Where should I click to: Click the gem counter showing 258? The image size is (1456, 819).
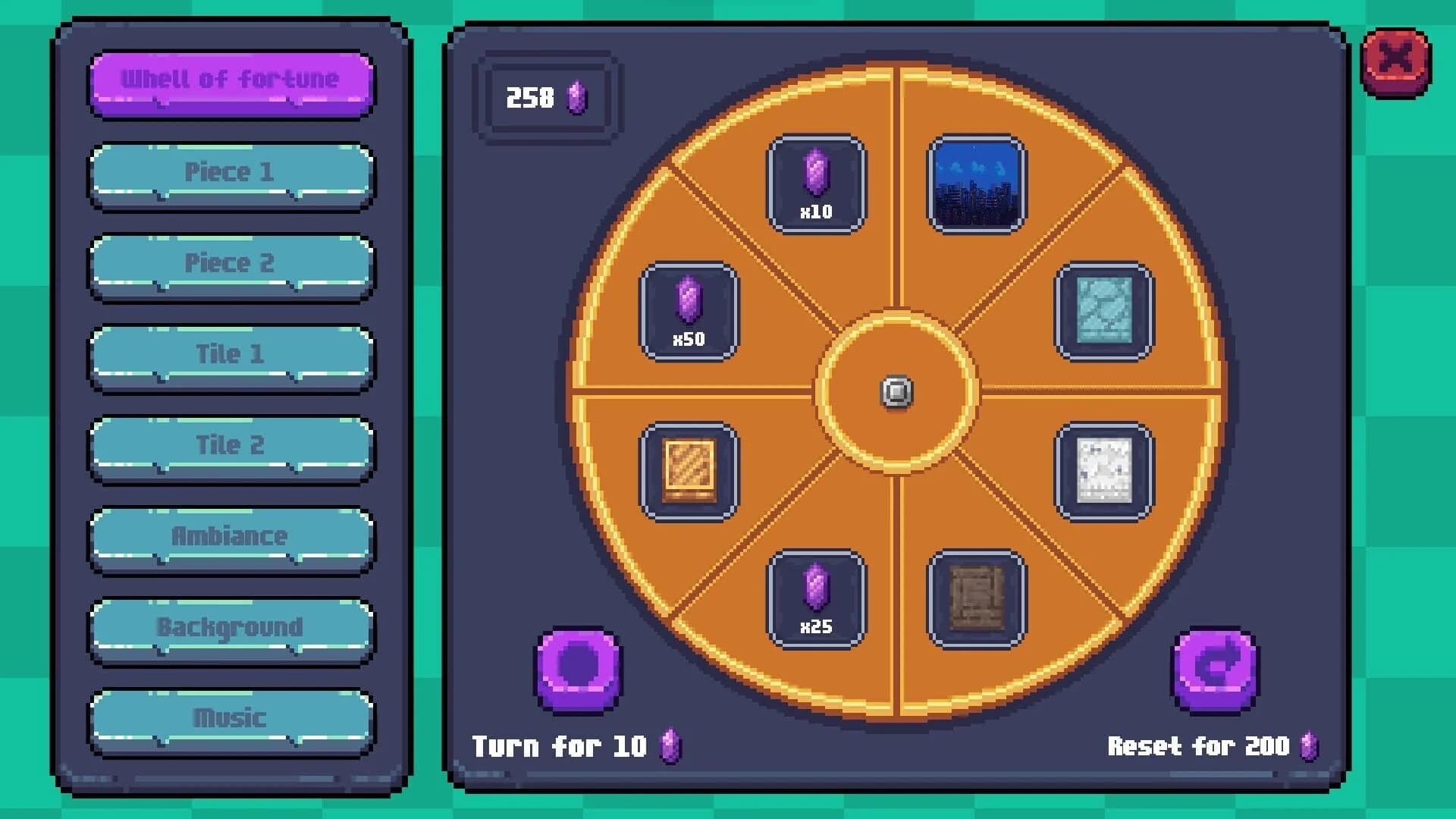click(544, 97)
